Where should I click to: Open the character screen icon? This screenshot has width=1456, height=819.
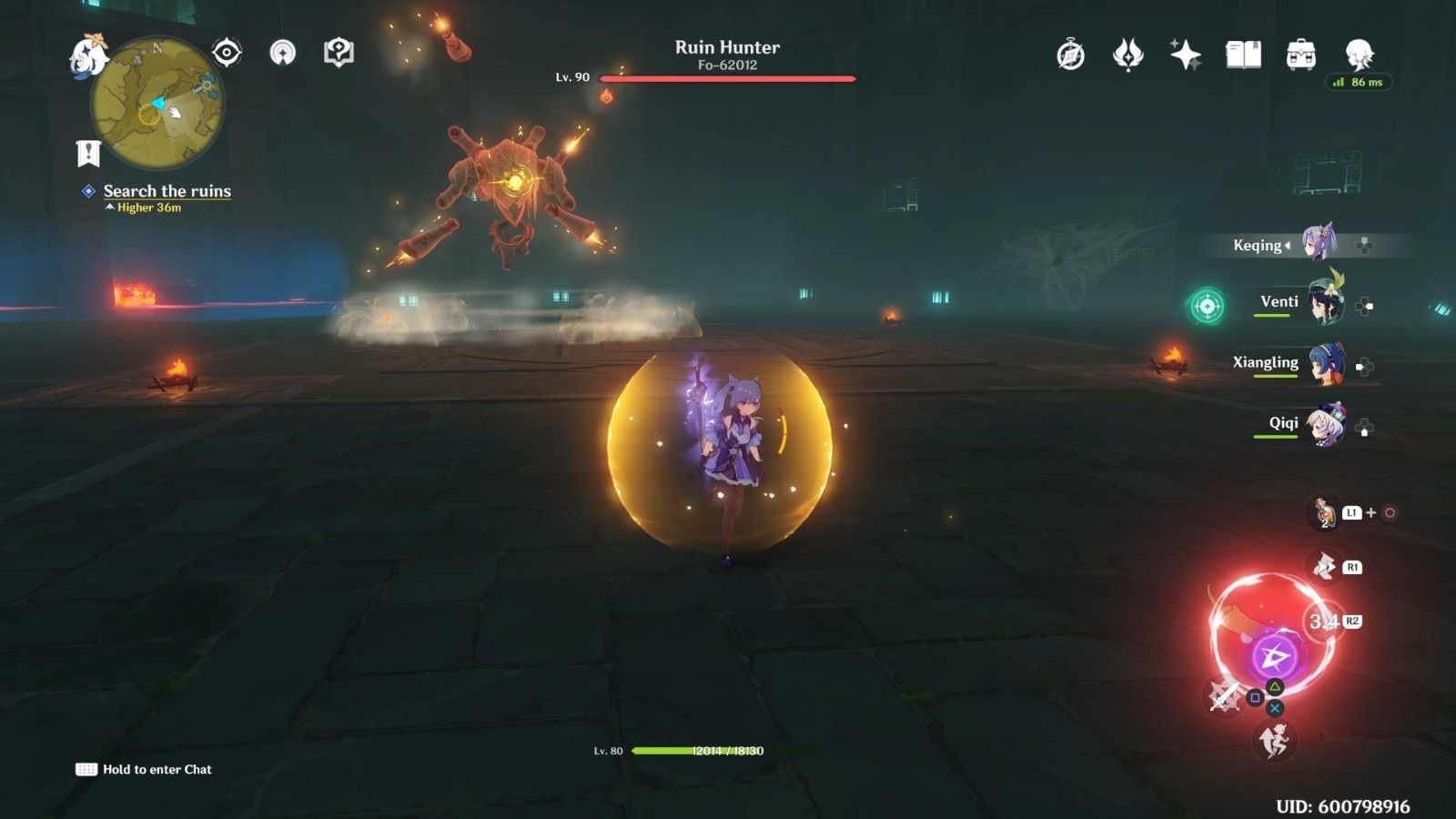pyautogui.click(x=1359, y=55)
